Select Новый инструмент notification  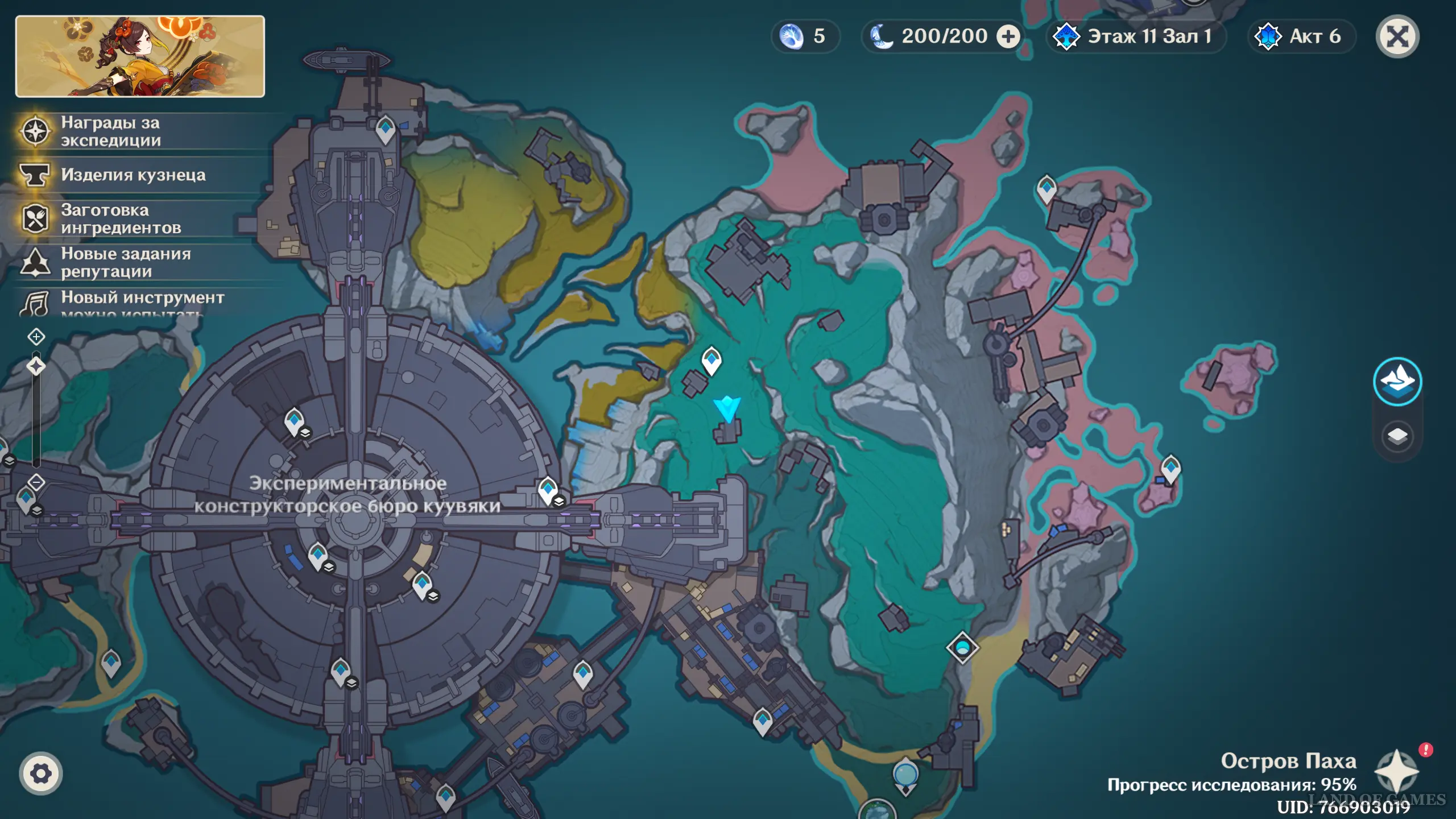pyautogui.click(x=142, y=299)
